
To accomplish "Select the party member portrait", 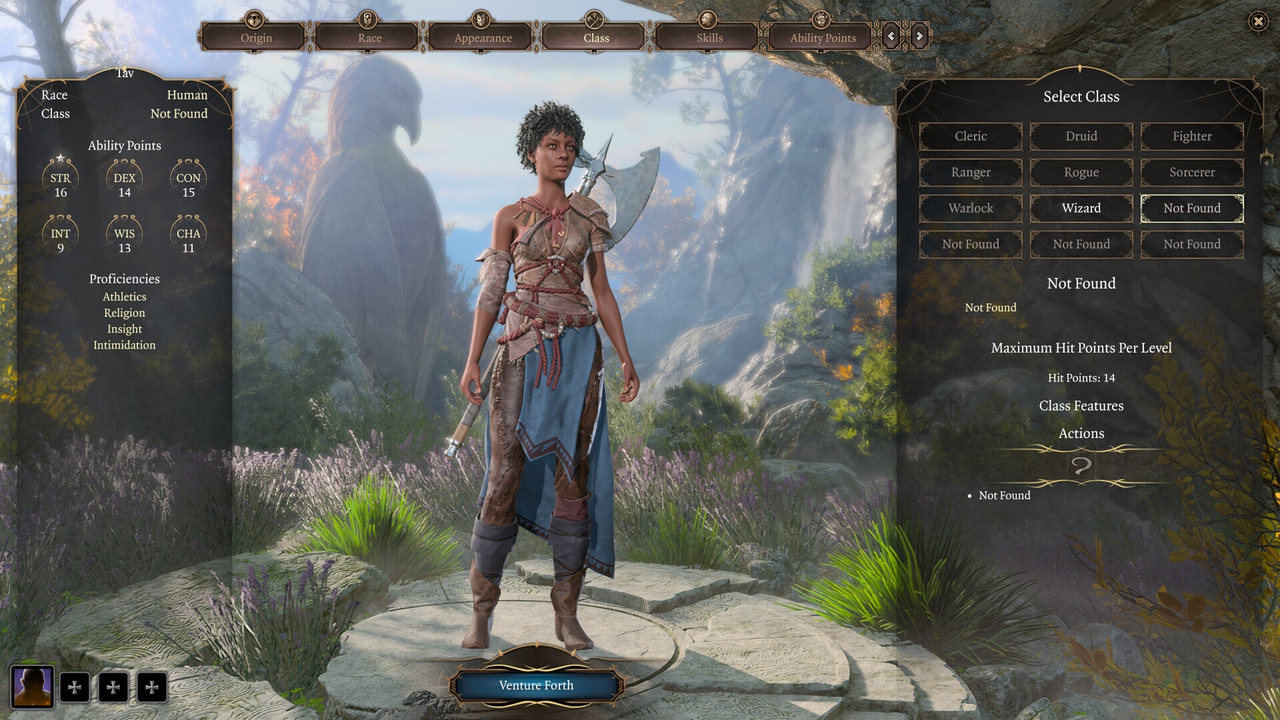I will click(32, 686).
